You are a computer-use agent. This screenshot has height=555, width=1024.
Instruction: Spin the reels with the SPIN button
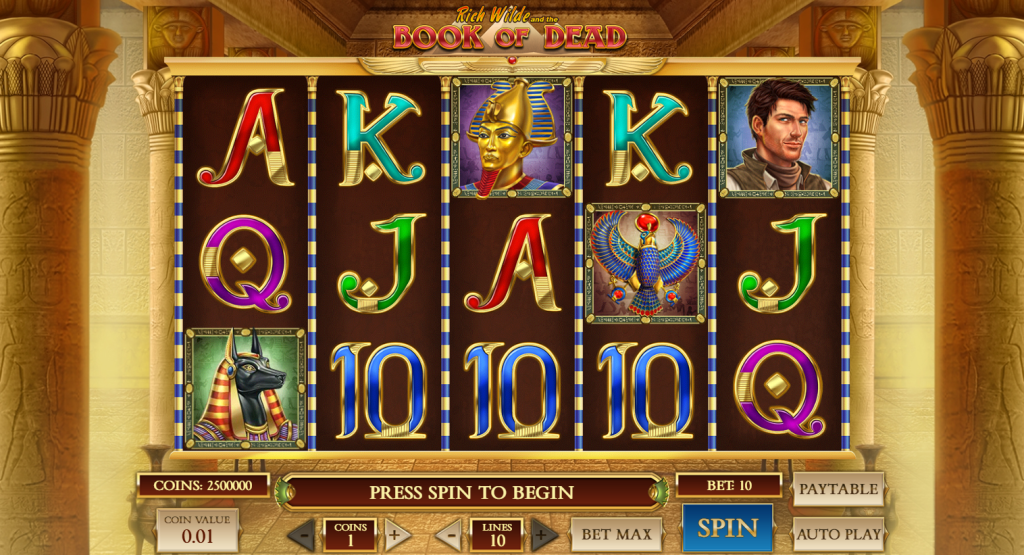(x=727, y=528)
